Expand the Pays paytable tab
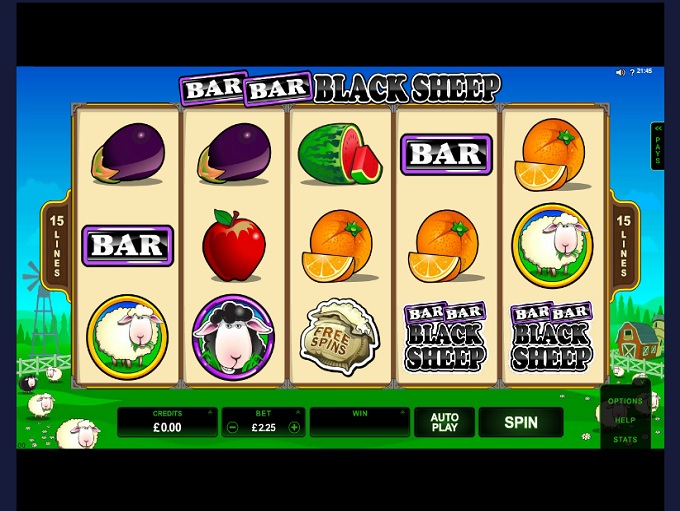Image resolution: width=680 pixels, height=511 pixels. 657,146
